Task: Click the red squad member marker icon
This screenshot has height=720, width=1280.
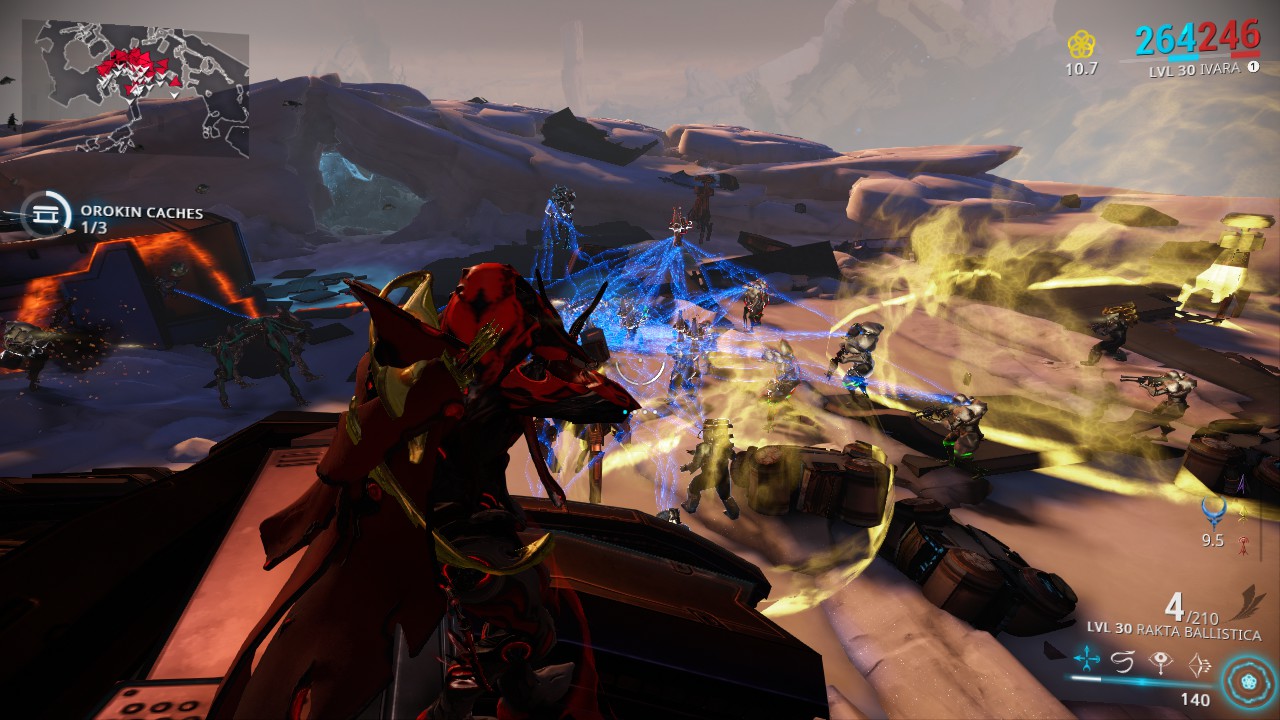Action: click(x=1242, y=544)
